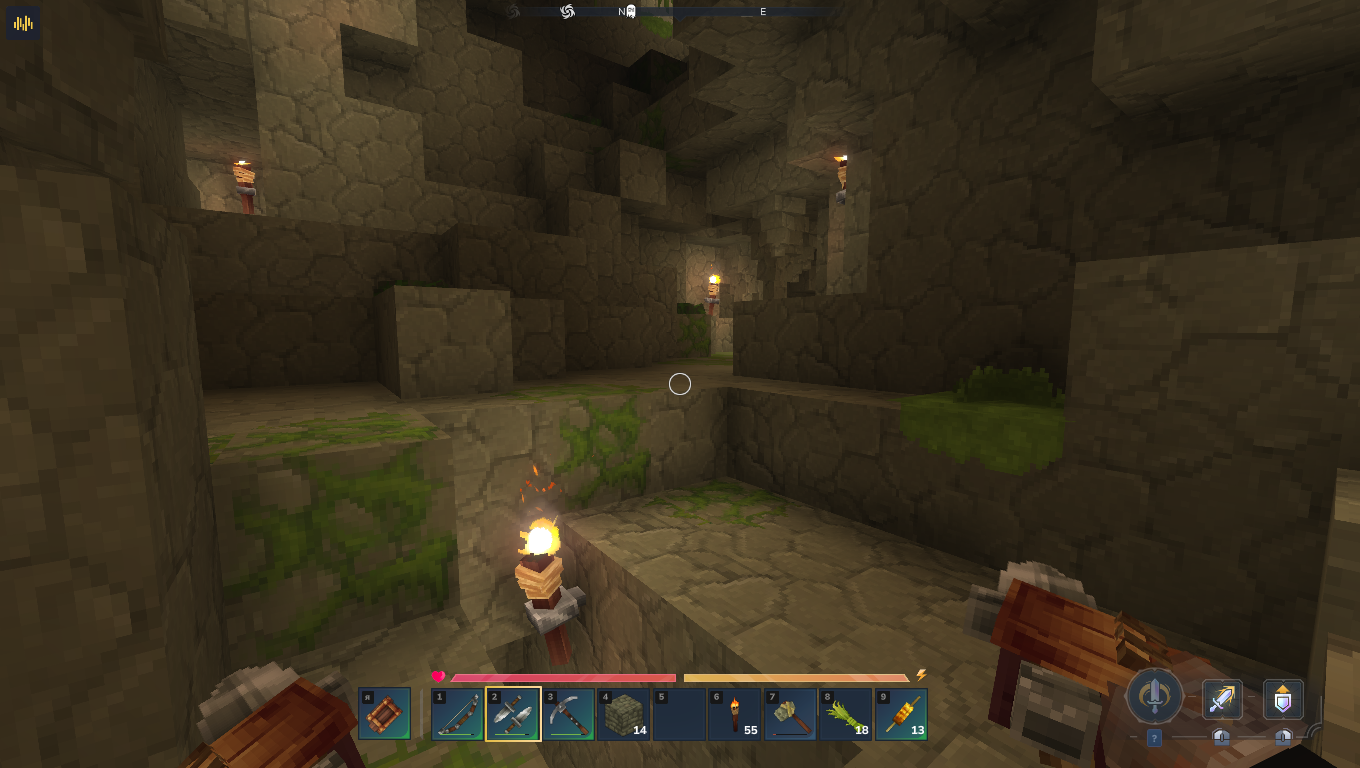
Task: Select the bow in hotbar slot 1
Action: pyautogui.click(x=457, y=714)
